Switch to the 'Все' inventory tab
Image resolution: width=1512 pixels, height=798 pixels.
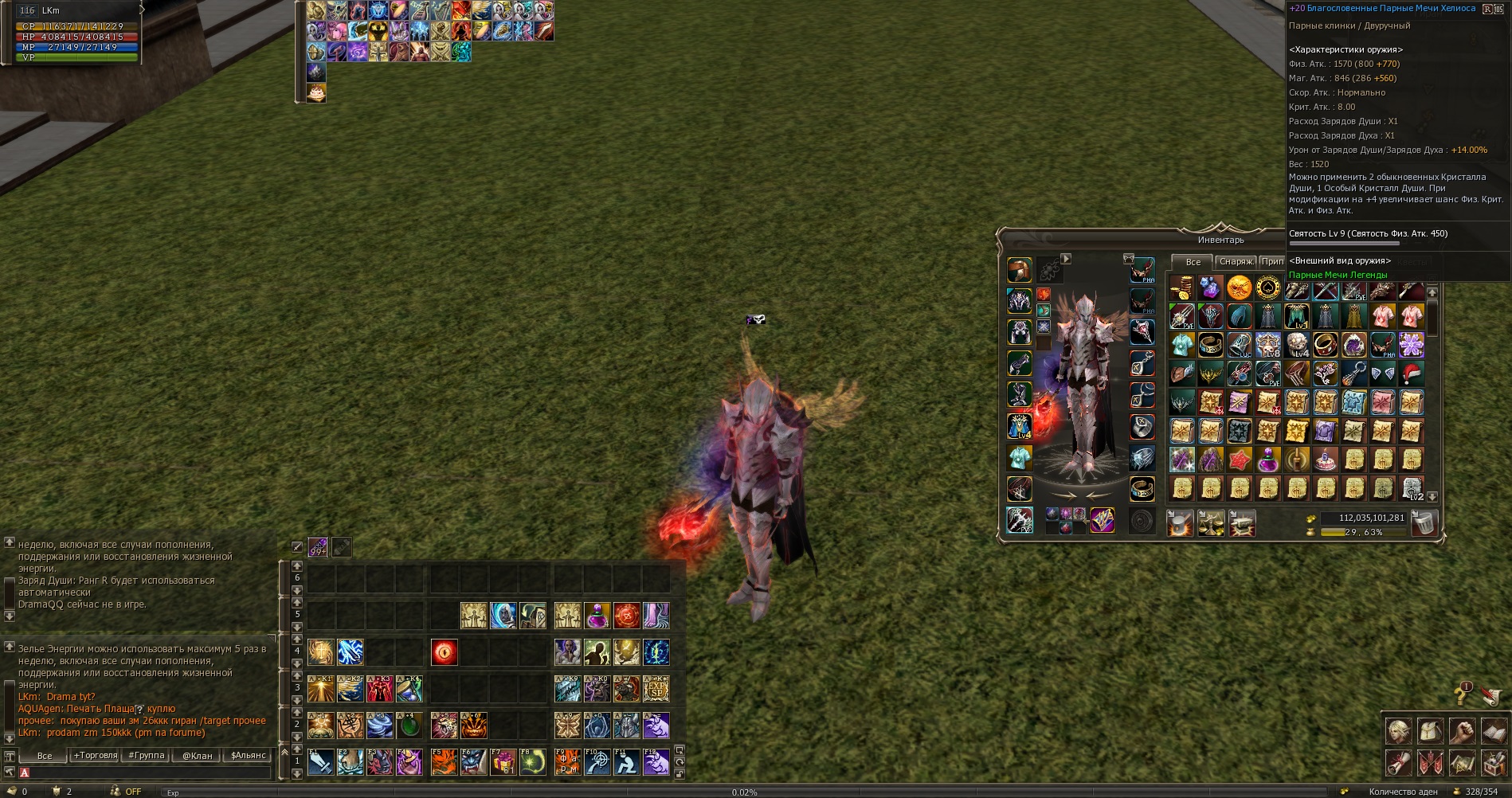[1192, 262]
